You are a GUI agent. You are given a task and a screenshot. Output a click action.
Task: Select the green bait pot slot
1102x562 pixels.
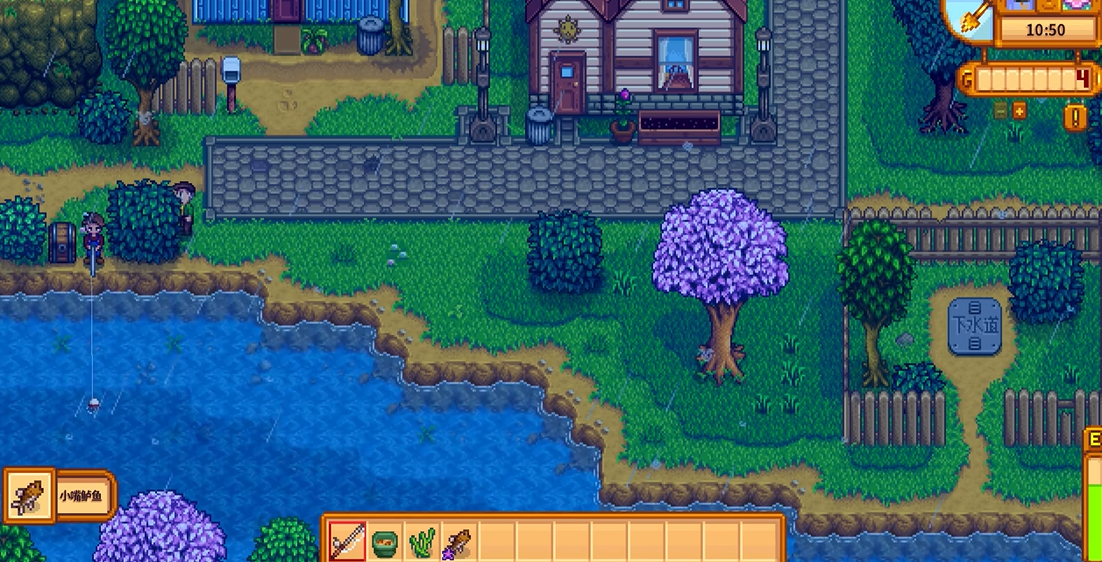385,542
